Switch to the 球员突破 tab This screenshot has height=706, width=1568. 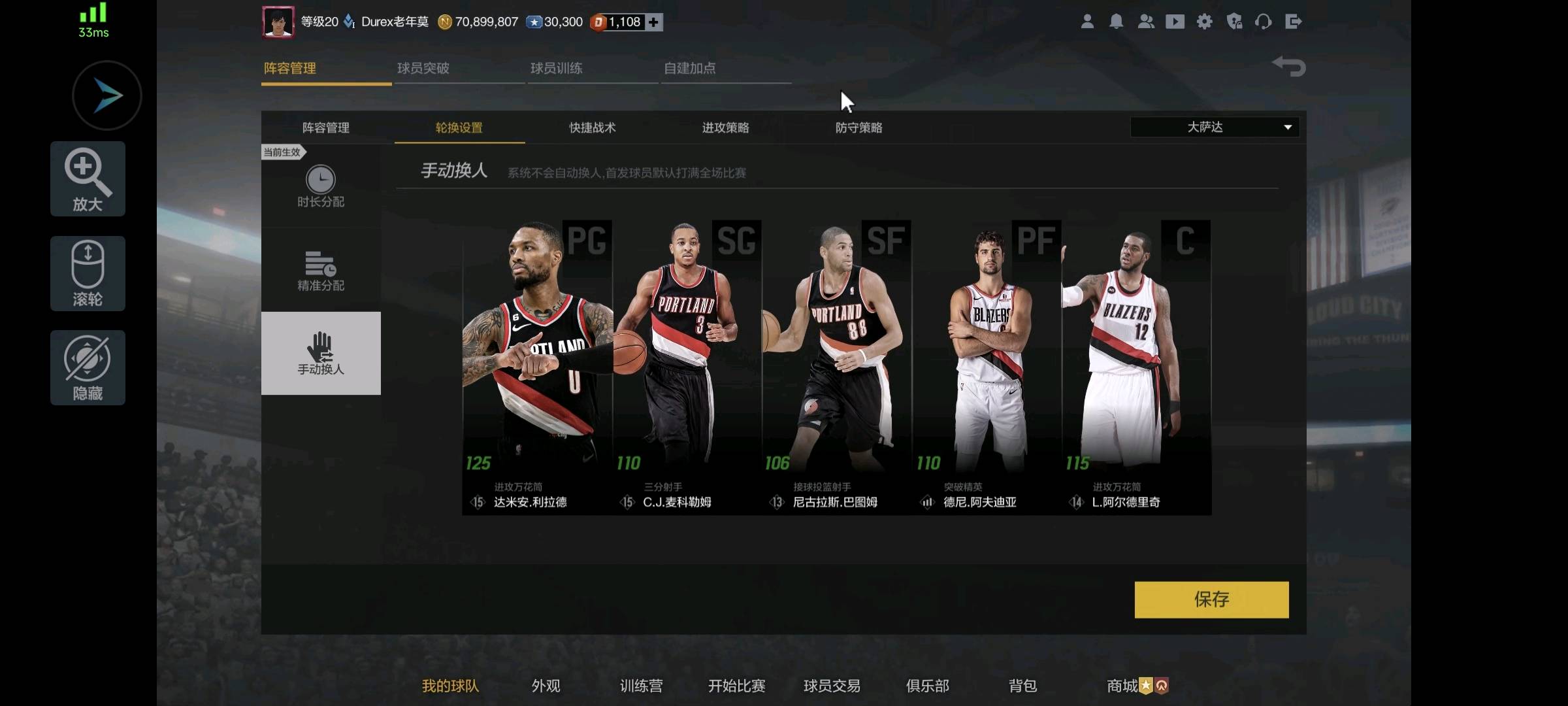(423, 68)
